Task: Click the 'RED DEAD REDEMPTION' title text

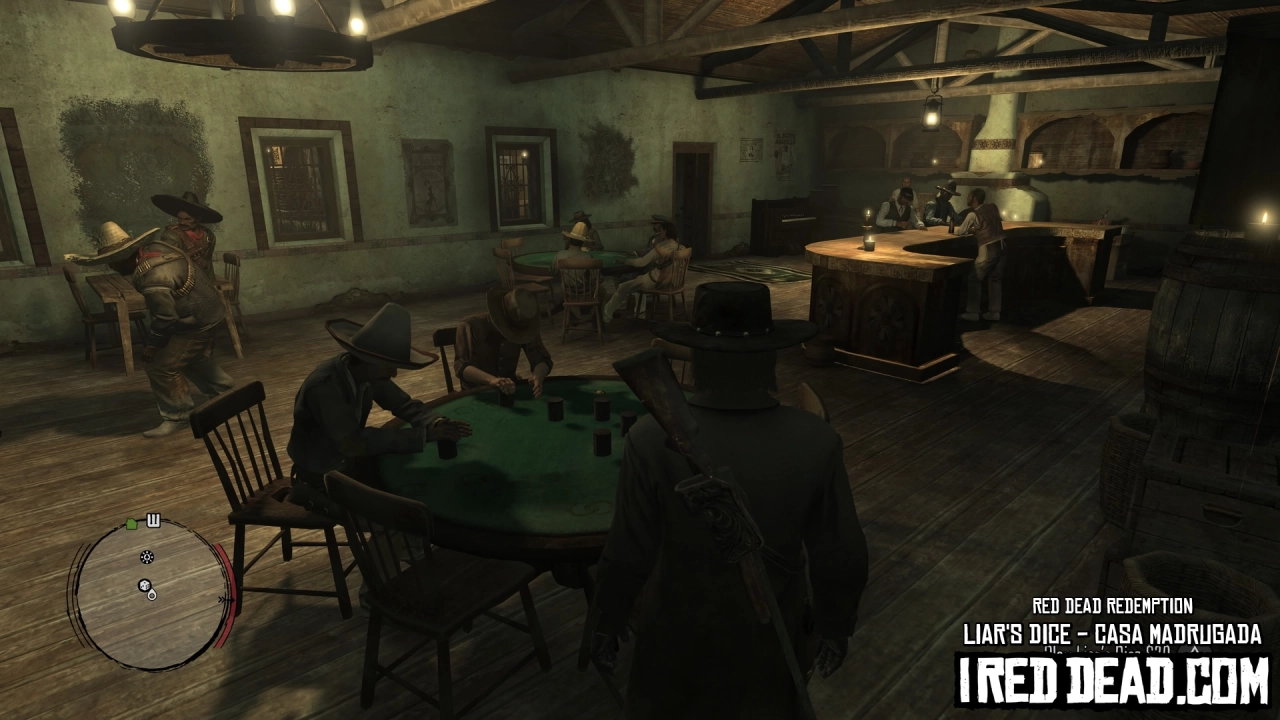Action: pos(1113,607)
